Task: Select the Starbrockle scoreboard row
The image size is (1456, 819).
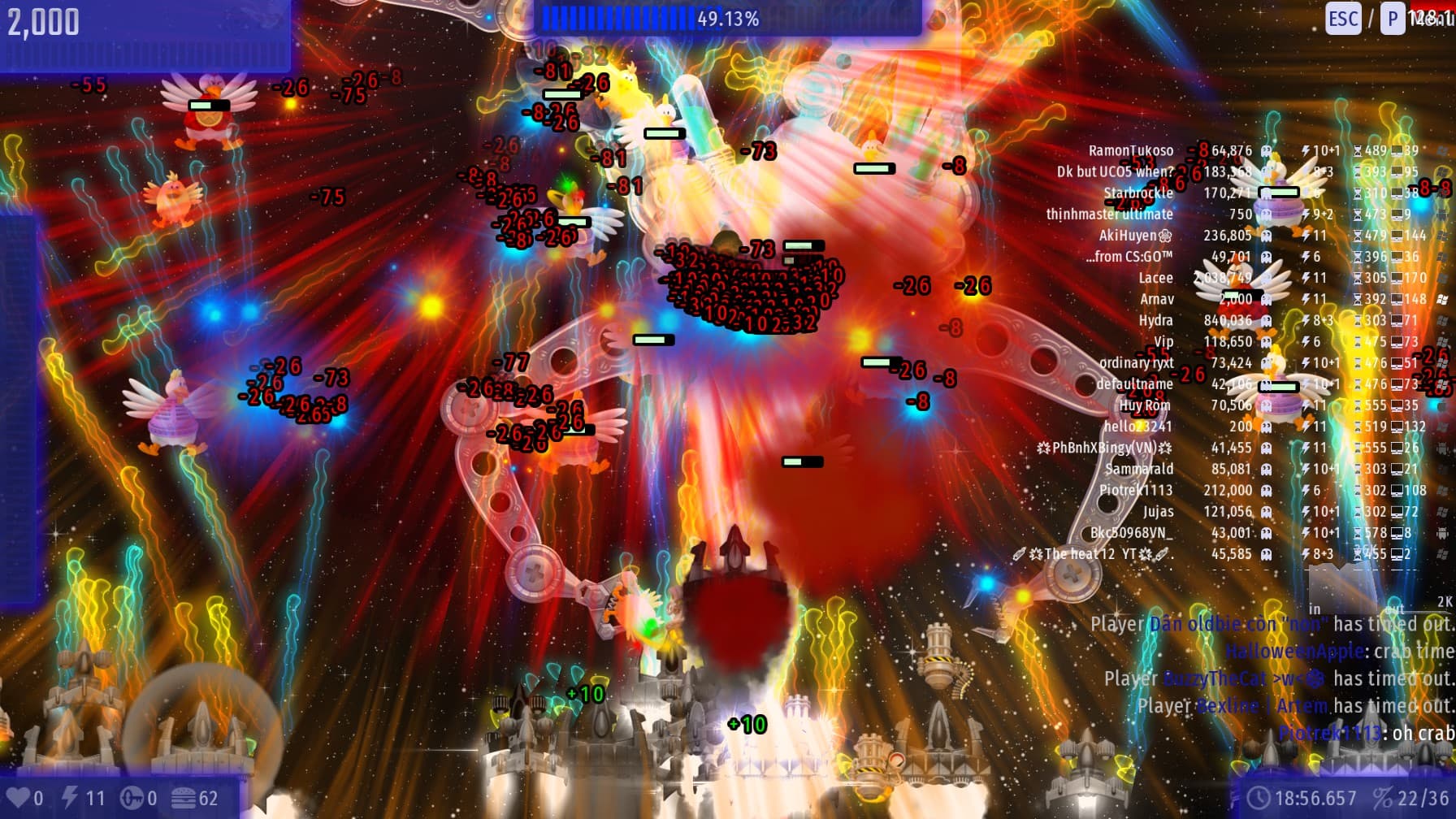Action: pos(1138,193)
